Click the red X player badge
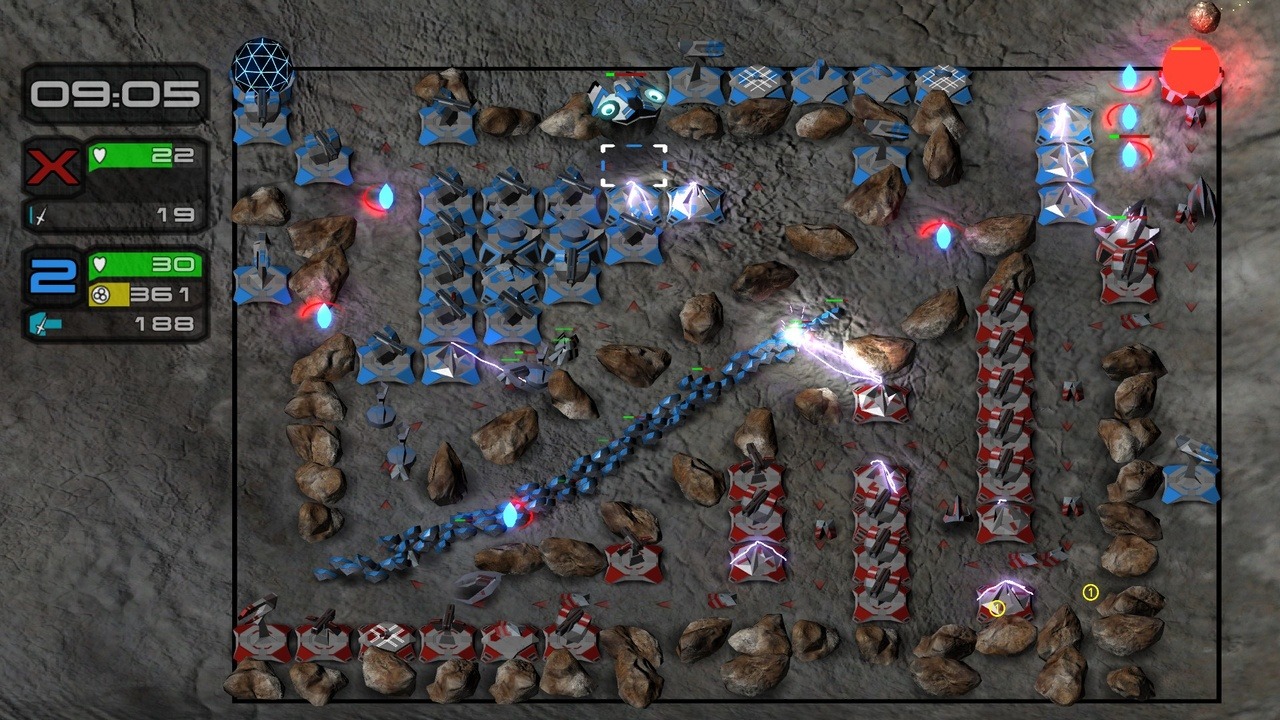The width and height of the screenshot is (1280, 720). [x=53, y=167]
